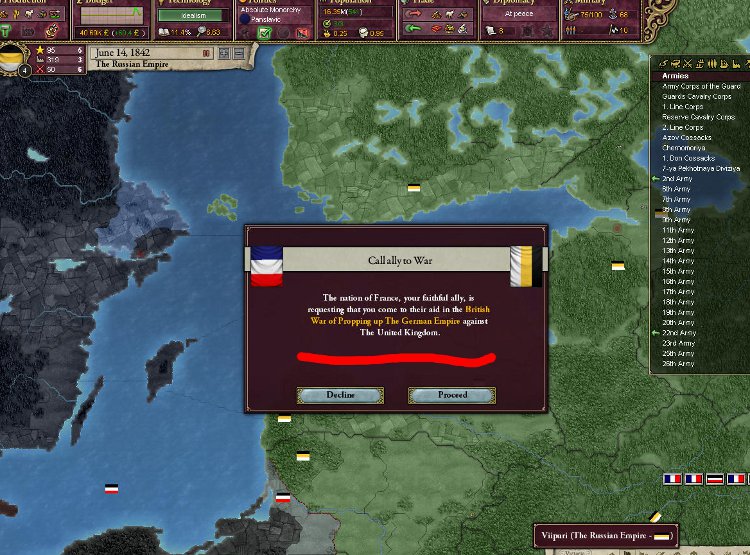Choose Reserve Cavalry Corps from the outliner
Screen dimensions: 750x555
pyautogui.click(x=696, y=117)
